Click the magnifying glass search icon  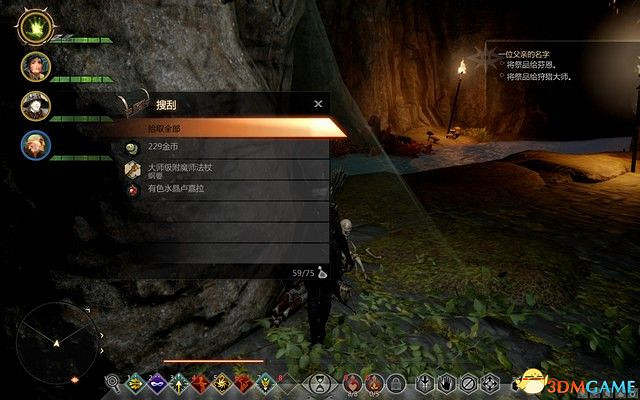(113, 381)
